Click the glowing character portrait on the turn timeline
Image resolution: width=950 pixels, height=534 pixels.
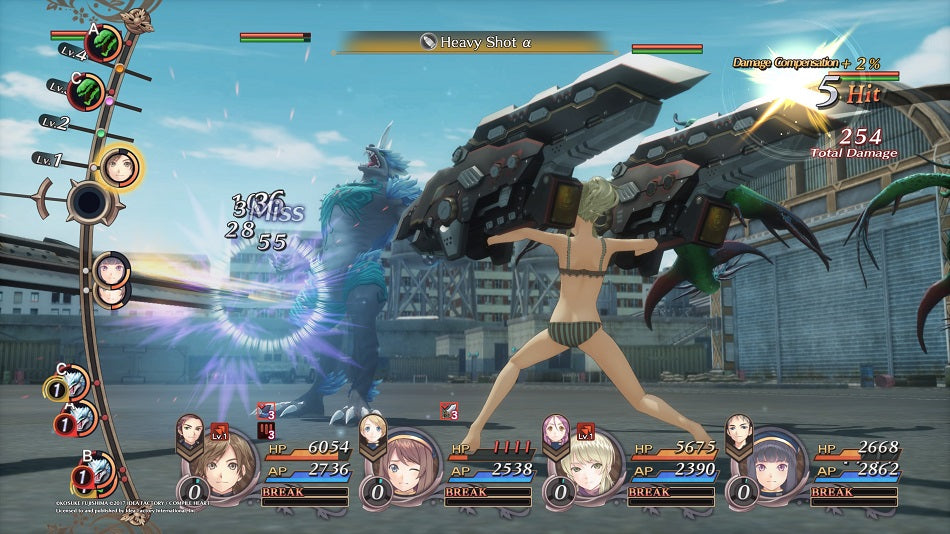click(x=120, y=167)
